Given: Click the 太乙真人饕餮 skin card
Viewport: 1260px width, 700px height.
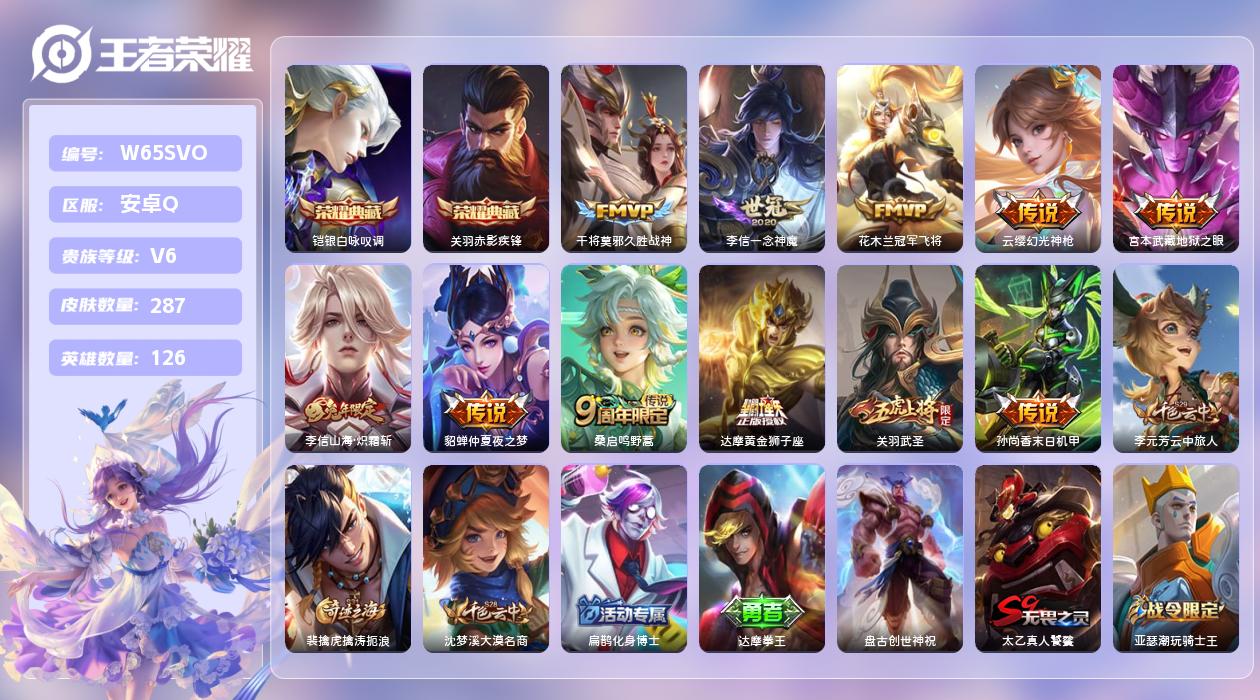Looking at the screenshot, I should [x=1038, y=558].
